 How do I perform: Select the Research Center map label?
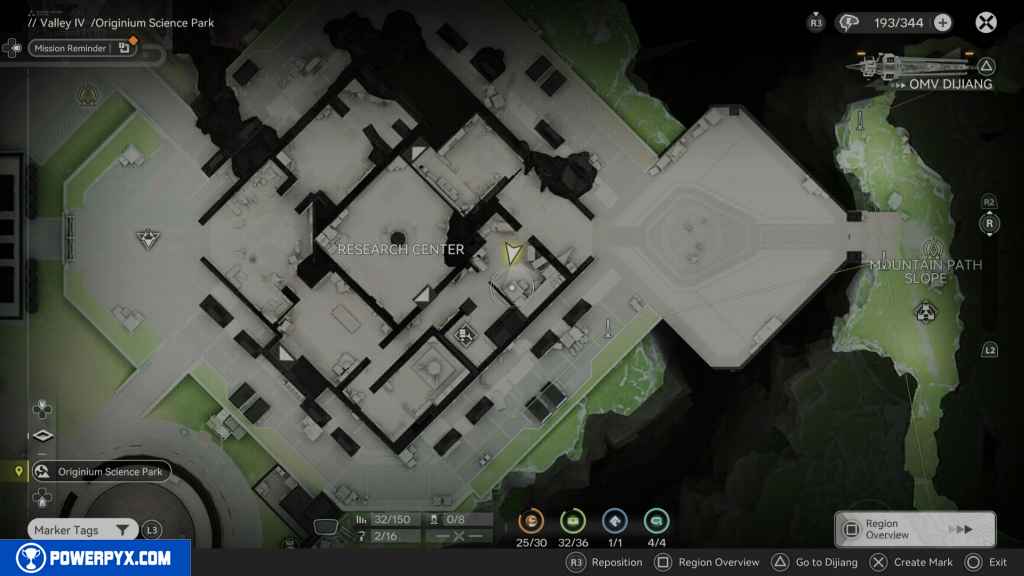click(x=401, y=249)
